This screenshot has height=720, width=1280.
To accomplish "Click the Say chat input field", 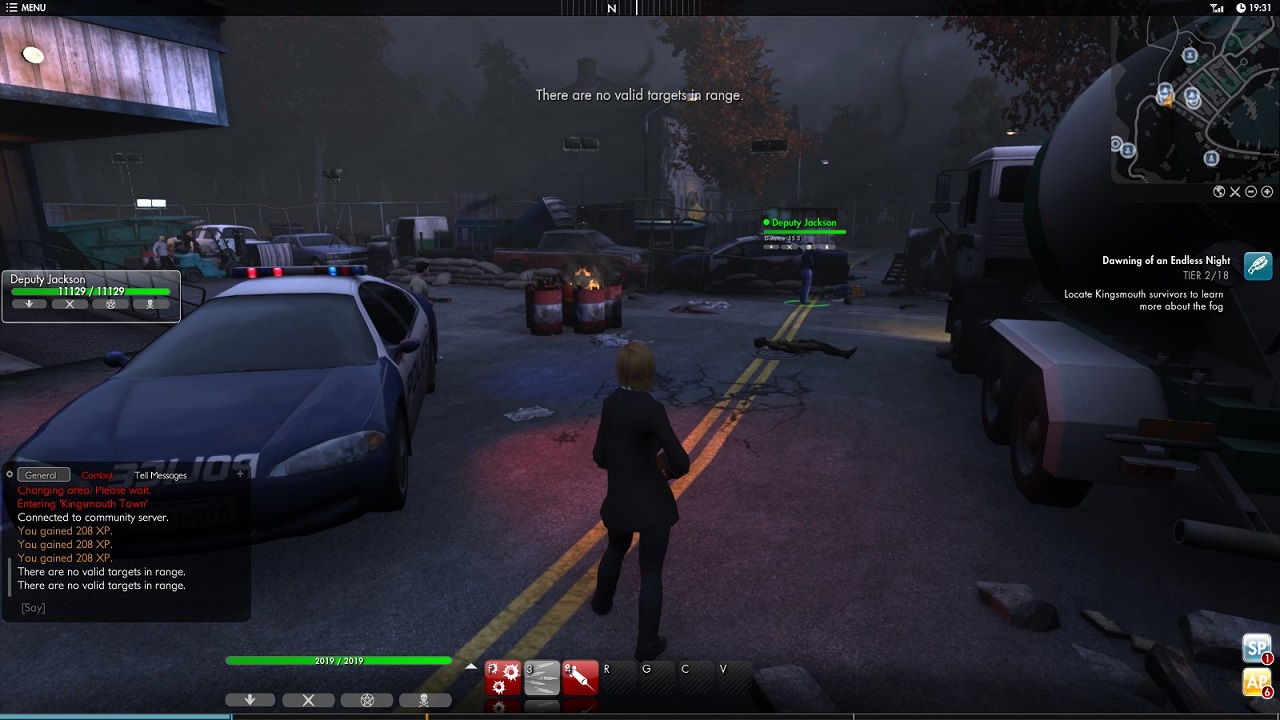I will (x=120, y=608).
